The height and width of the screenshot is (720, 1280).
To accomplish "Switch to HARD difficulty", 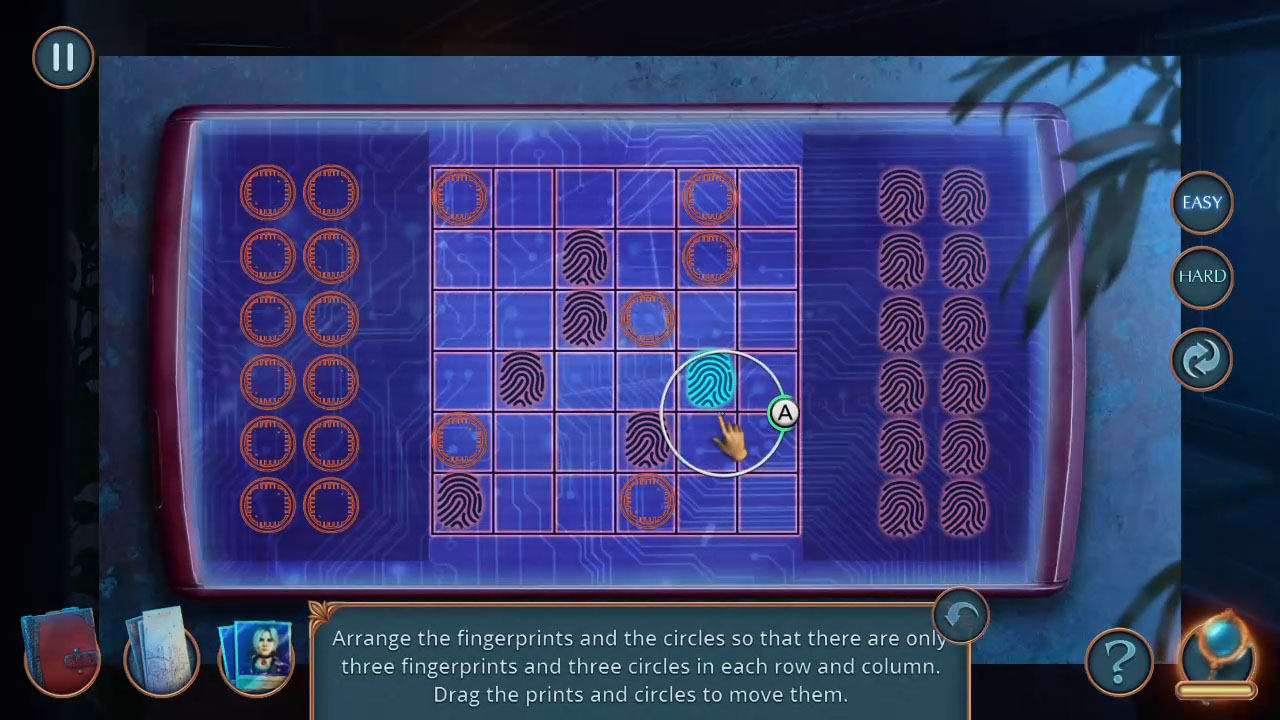I will 1202,276.
